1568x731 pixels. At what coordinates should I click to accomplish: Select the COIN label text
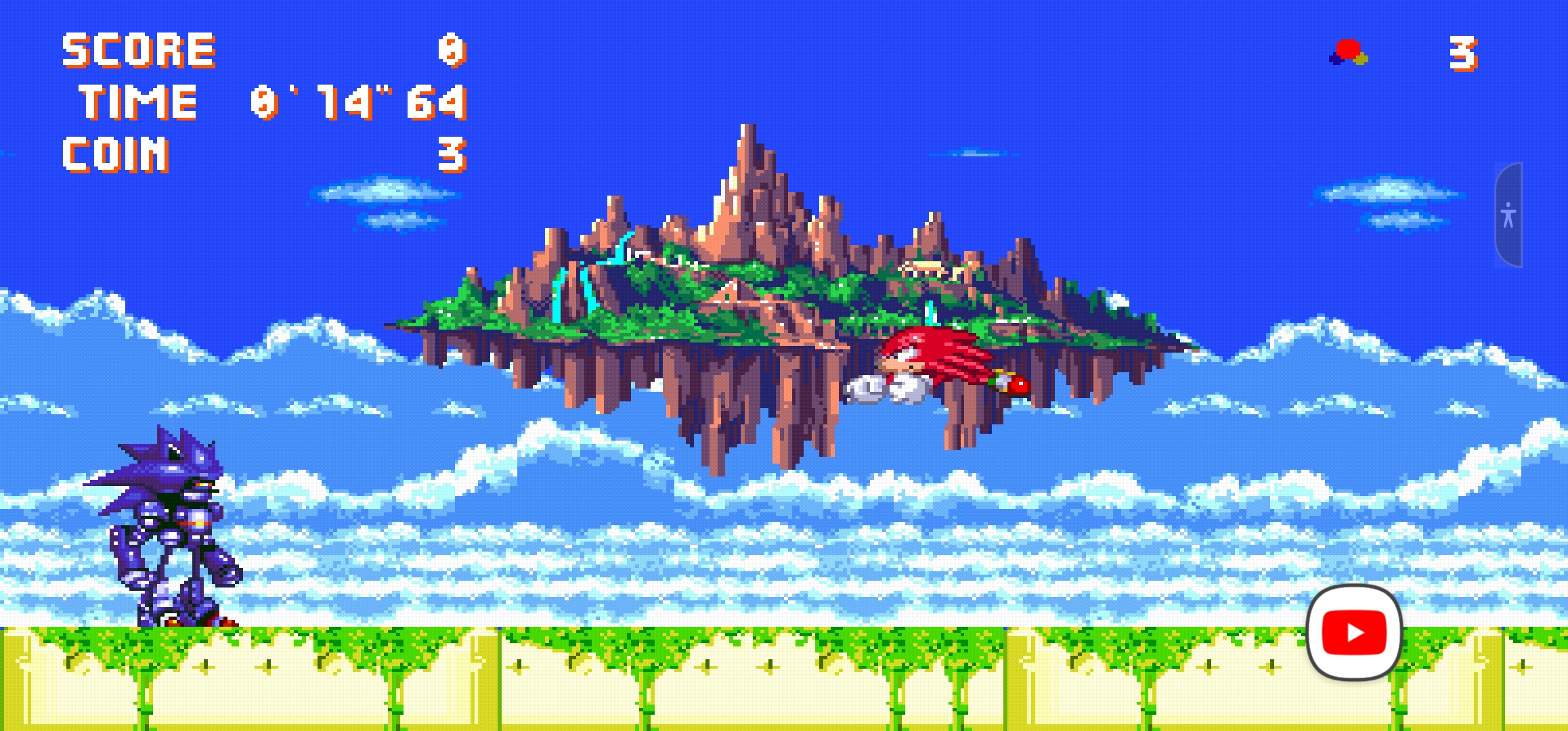[x=114, y=154]
